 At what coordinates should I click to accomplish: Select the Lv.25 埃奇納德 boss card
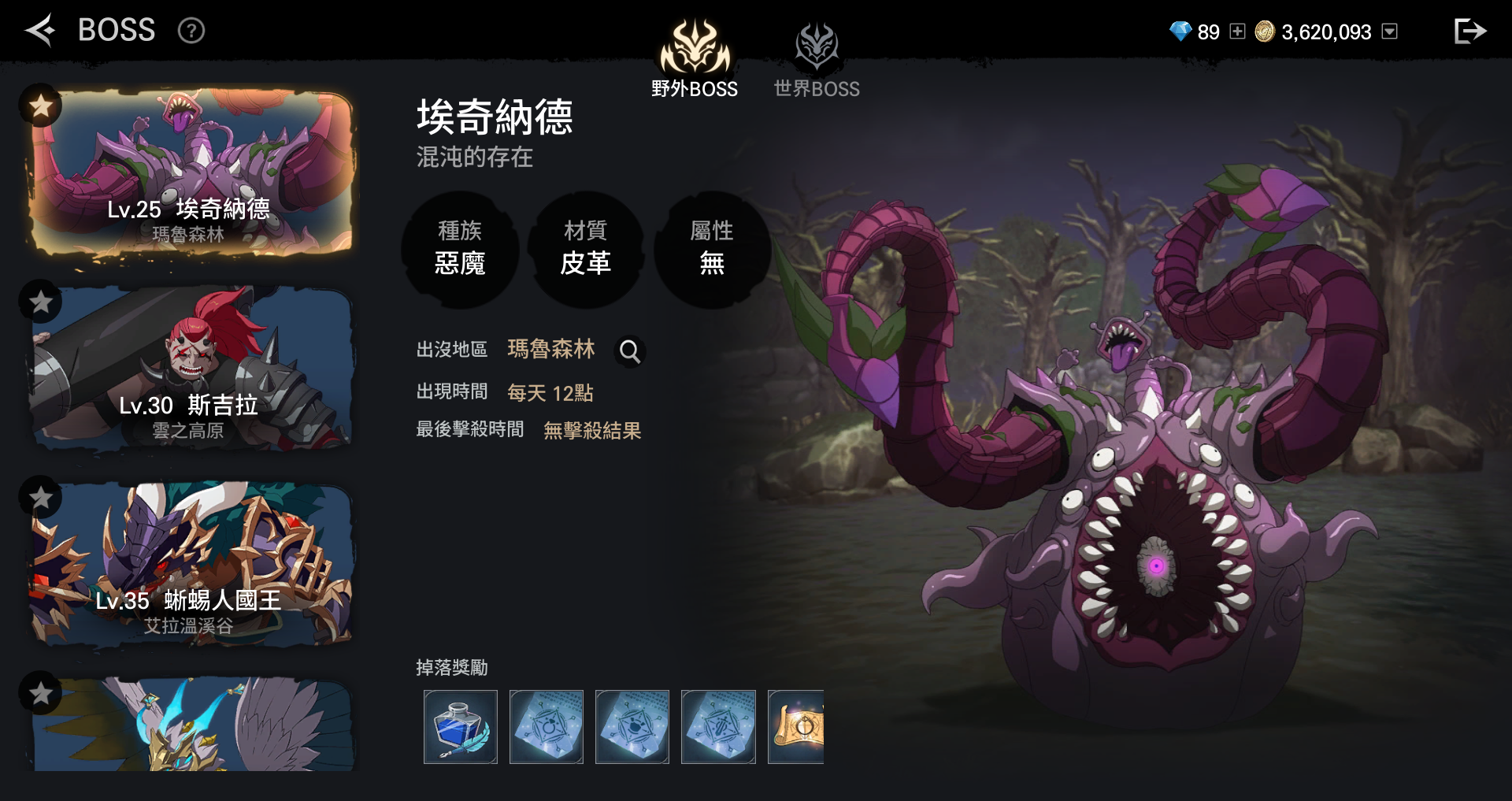point(193,173)
